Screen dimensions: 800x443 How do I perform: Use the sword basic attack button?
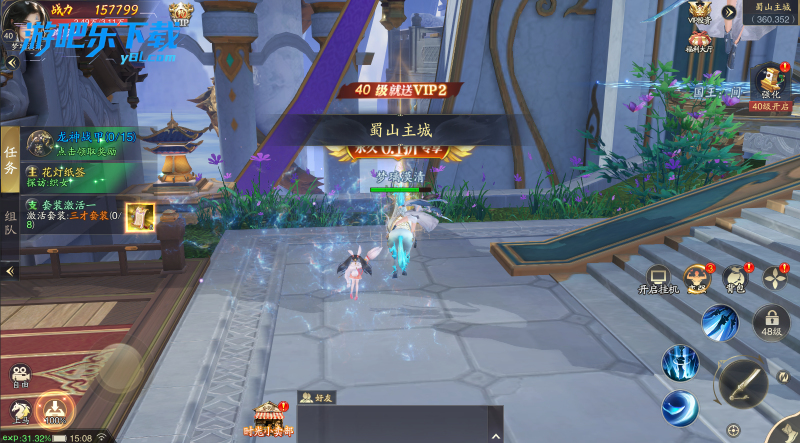[740, 381]
